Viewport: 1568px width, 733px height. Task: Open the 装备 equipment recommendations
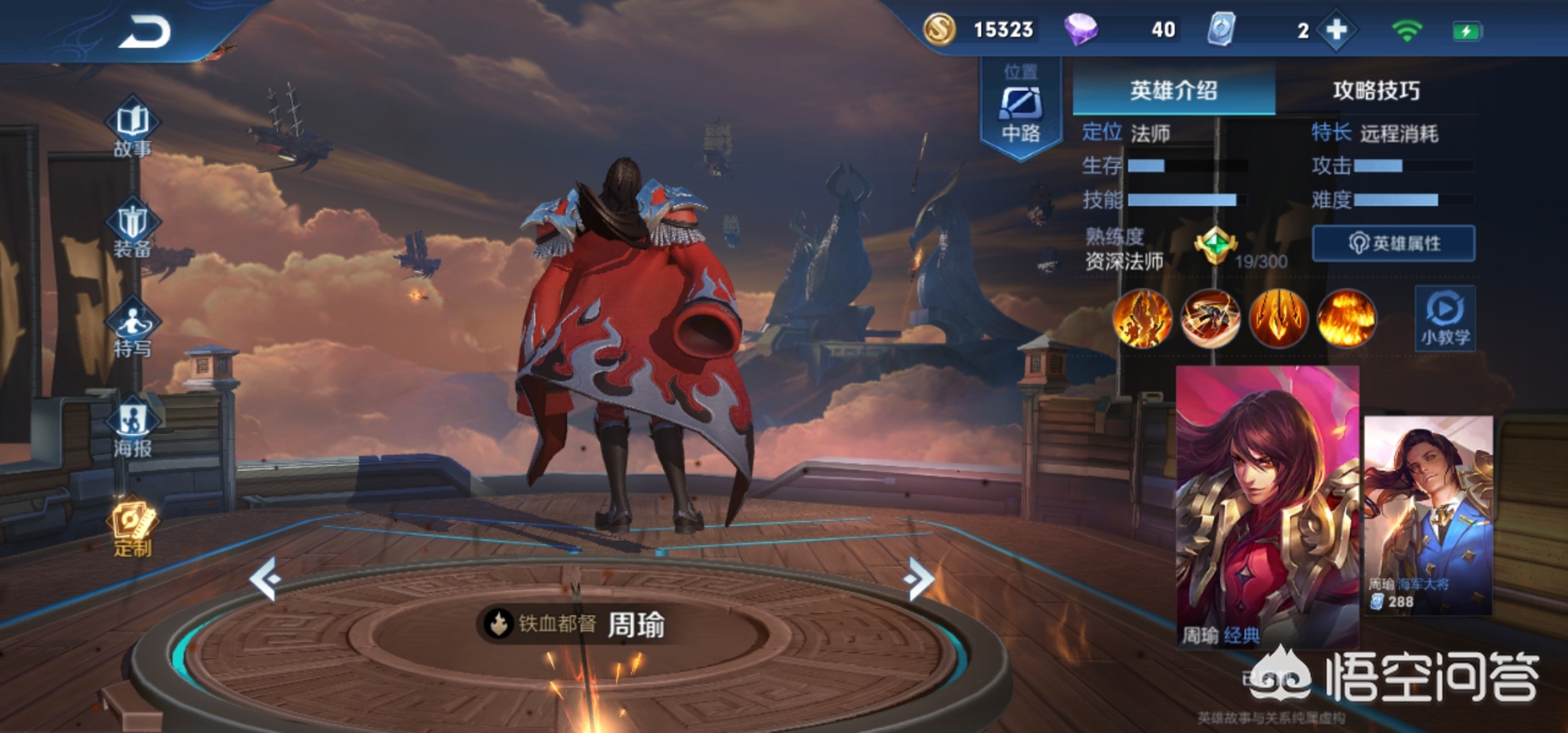coord(132,227)
